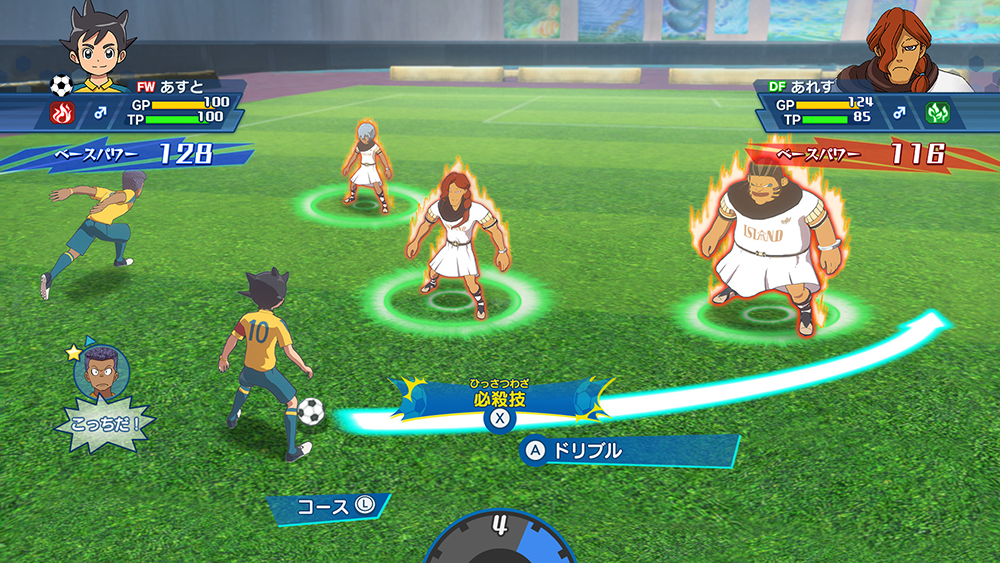The width and height of the screenshot is (1000, 563).
Task: Pick the コース course option
Action: click(x=327, y=507)
